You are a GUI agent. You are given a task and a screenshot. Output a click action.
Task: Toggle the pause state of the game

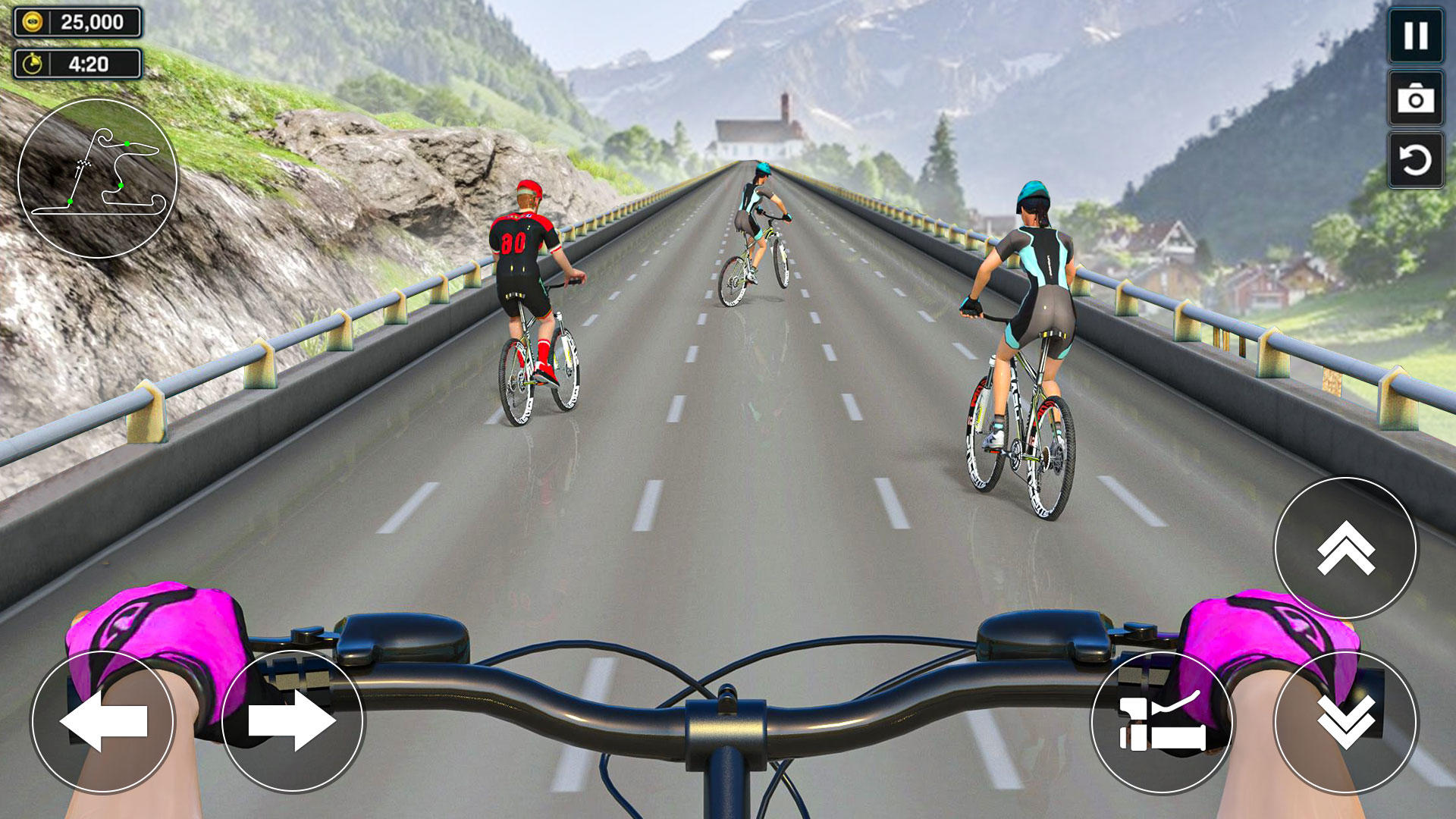tap(1415, 35)
